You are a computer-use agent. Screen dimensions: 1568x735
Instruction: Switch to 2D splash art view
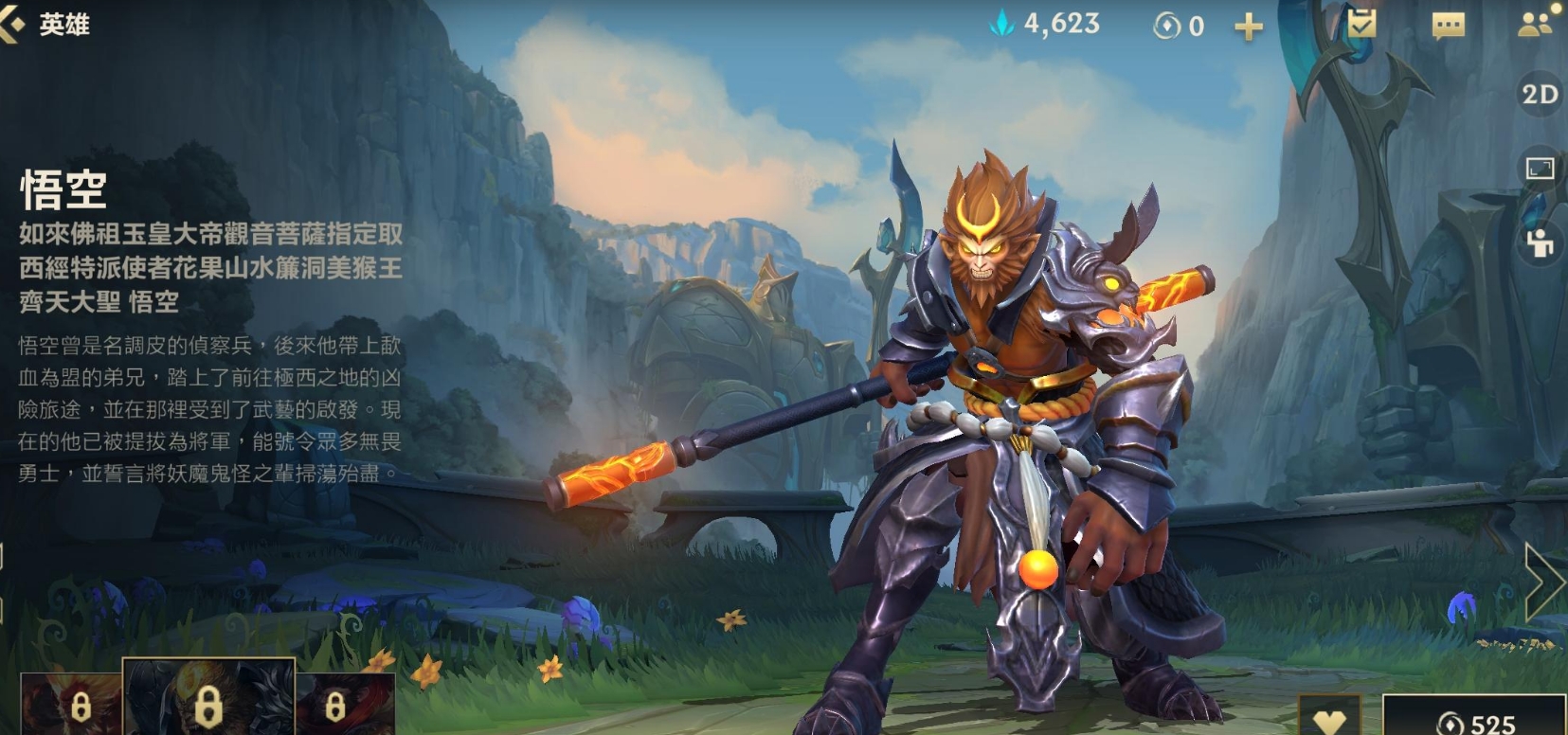(x=1539, y=95)
